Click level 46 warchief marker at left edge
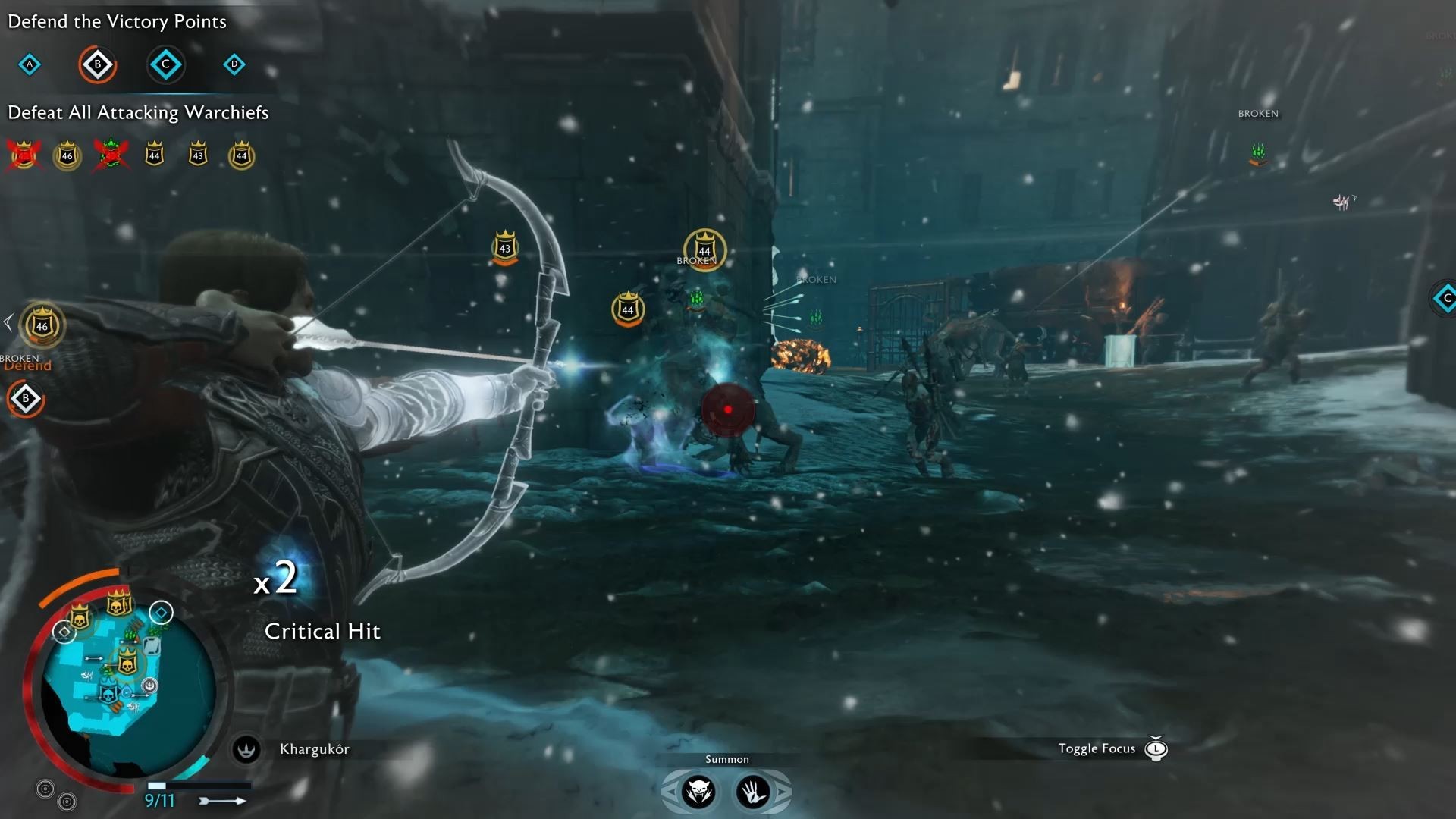Screen dimensions: 1456x819 42,325
